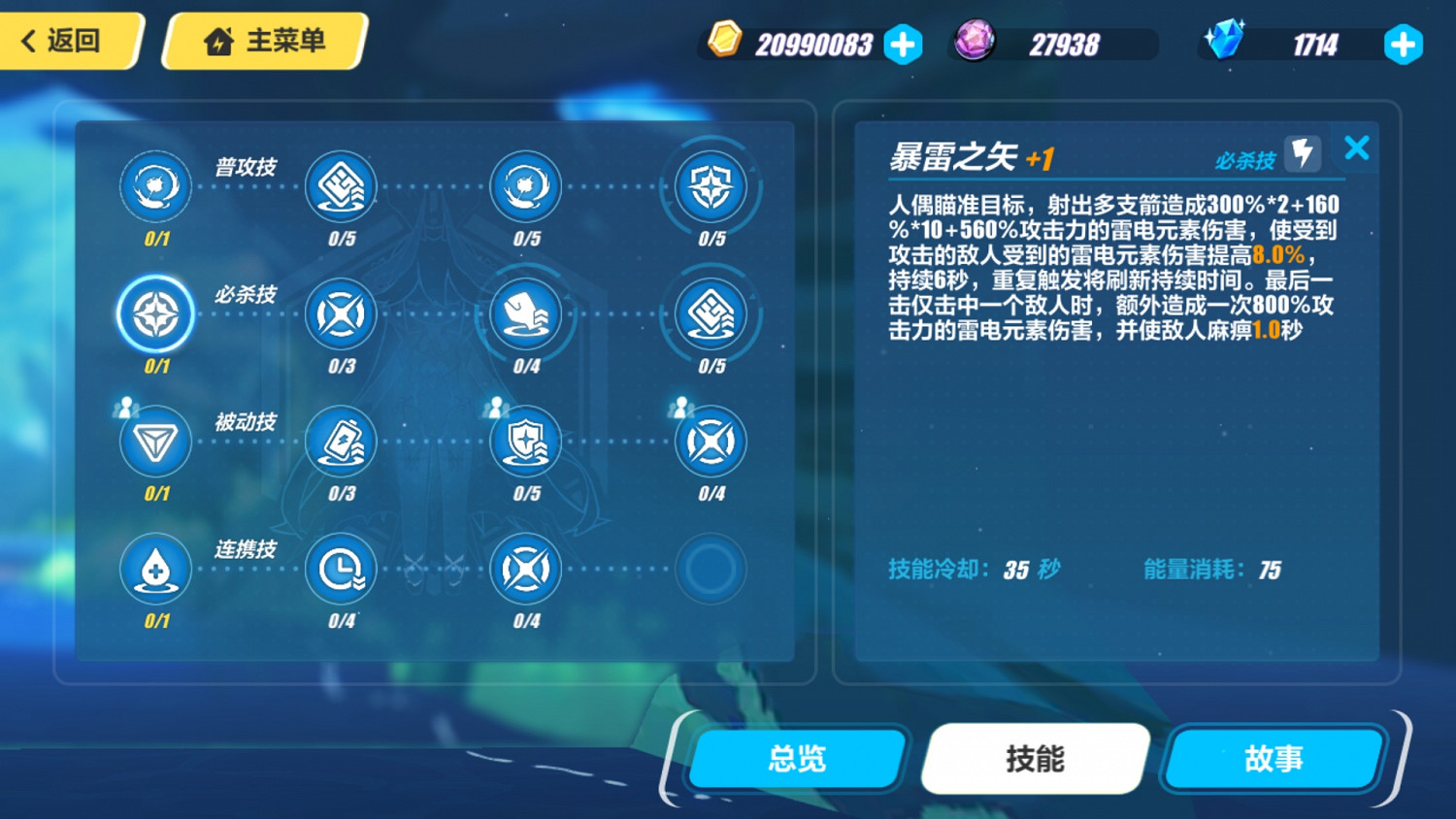Select the first 普攻技 basic attack skill node
The image size is (1456, 819).
coord(155,186)
